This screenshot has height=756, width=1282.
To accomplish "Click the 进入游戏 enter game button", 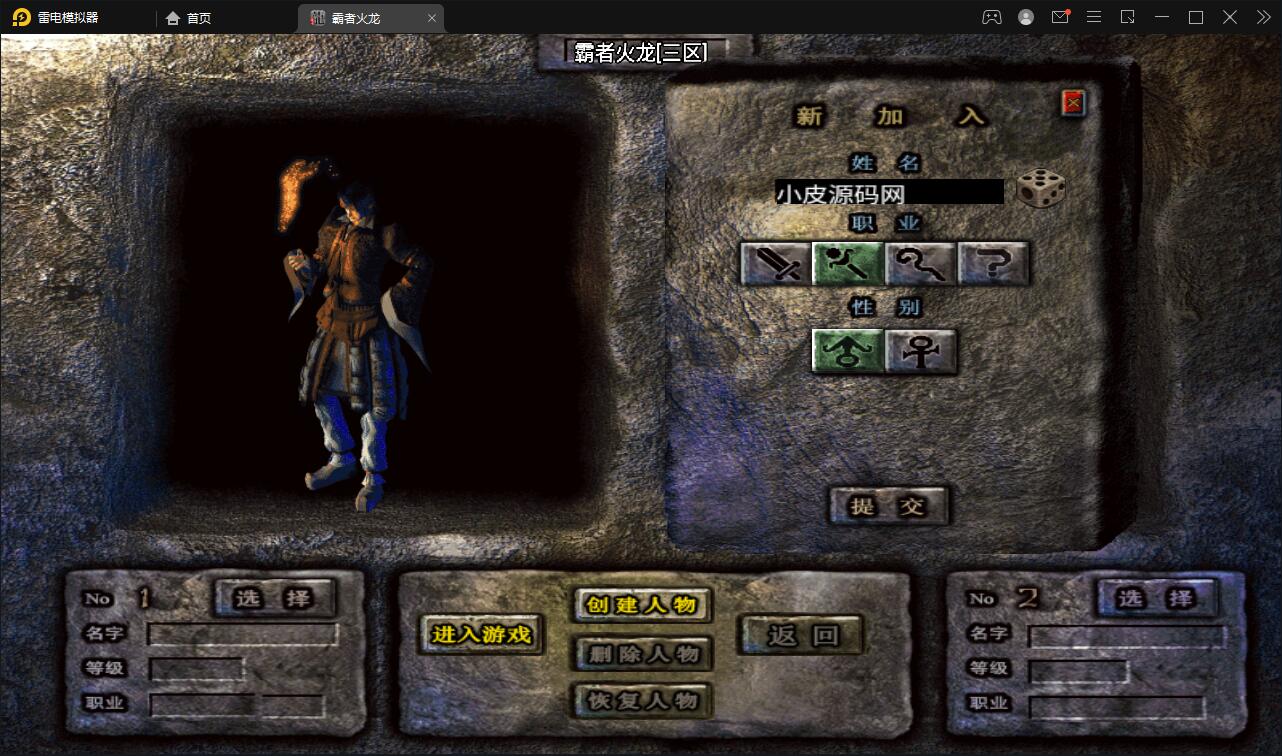I will click(x=480, y=636).
